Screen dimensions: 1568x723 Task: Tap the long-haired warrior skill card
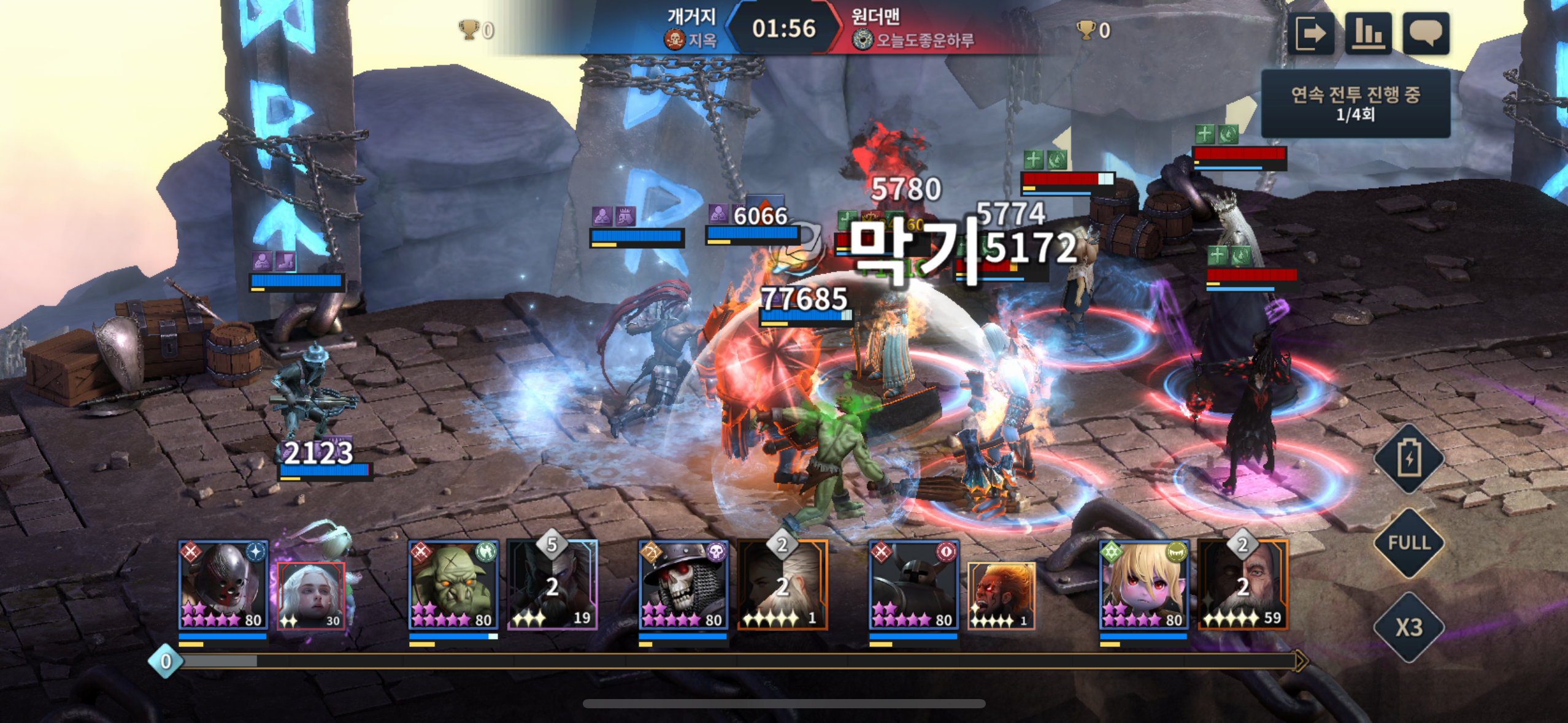(x=783, y=586)
